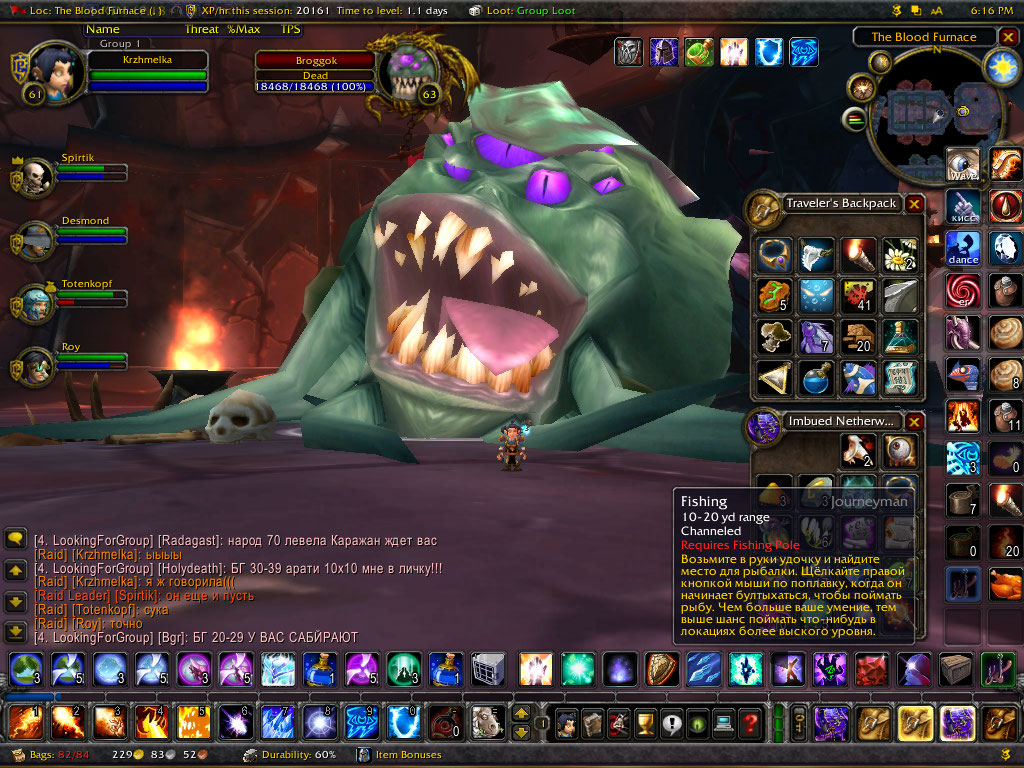Open the chat menu speech bubble button
This screenshot has width=1024, height=768.
(15, 539)
